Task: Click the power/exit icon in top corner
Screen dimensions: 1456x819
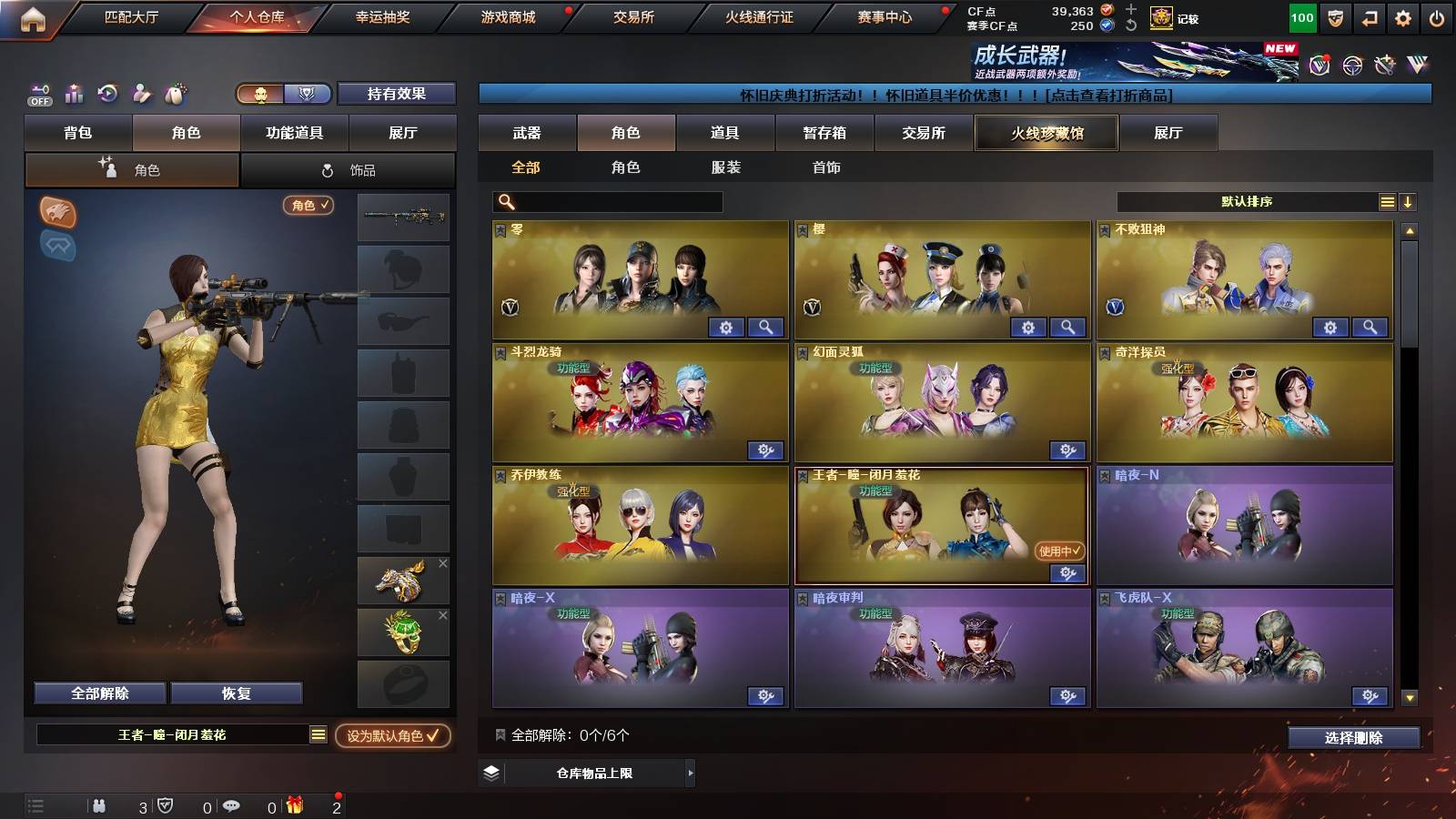Action: 1436,16
